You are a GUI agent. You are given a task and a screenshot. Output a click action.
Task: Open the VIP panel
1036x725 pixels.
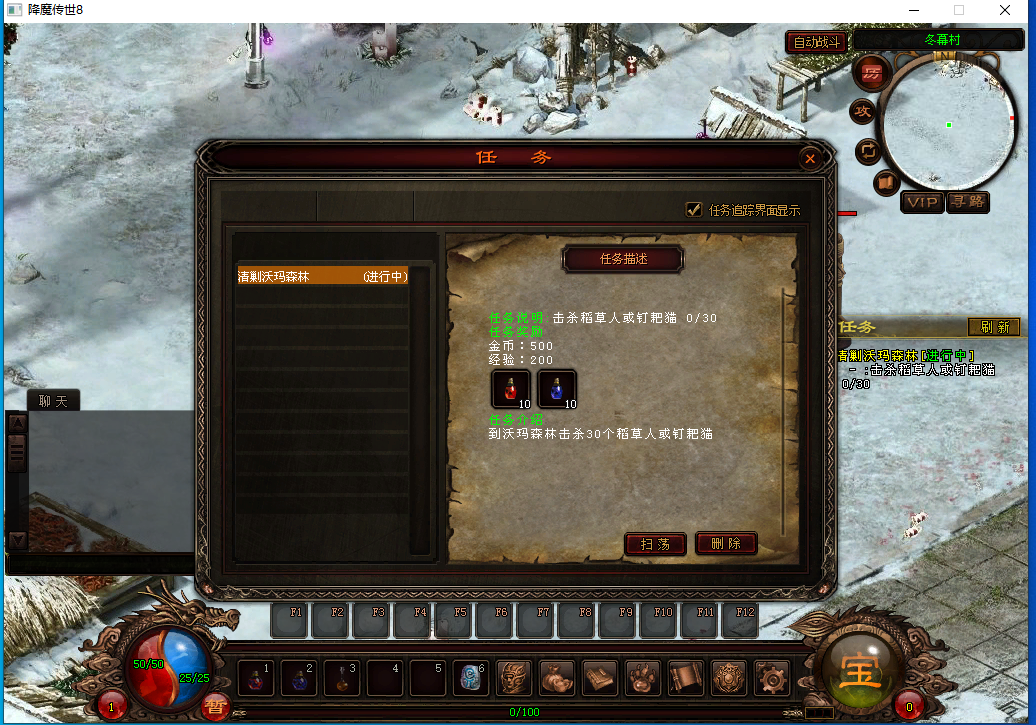click(x=921, y=202)
